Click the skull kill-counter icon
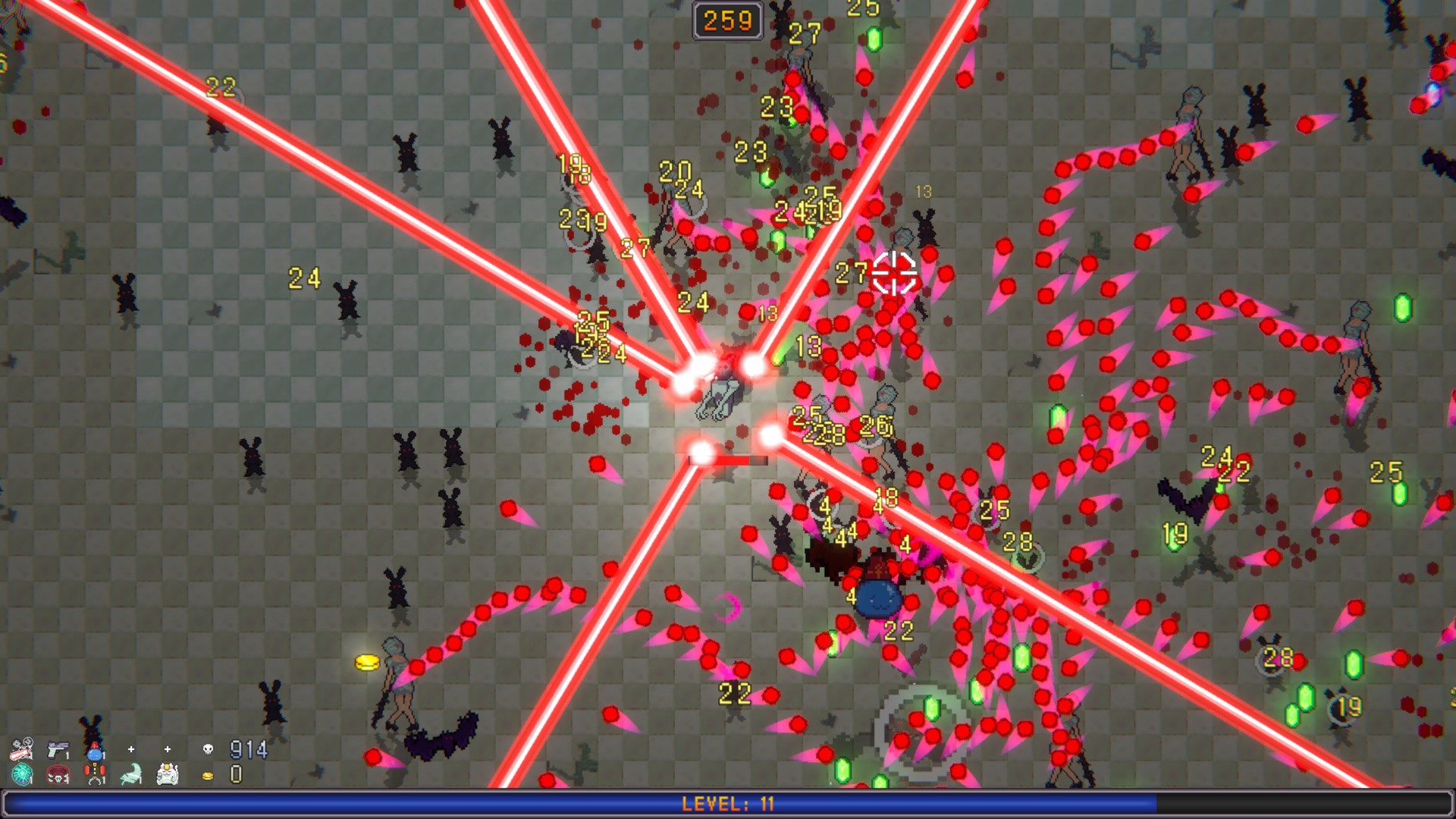 pyautogui.click(x=207, y=750)
